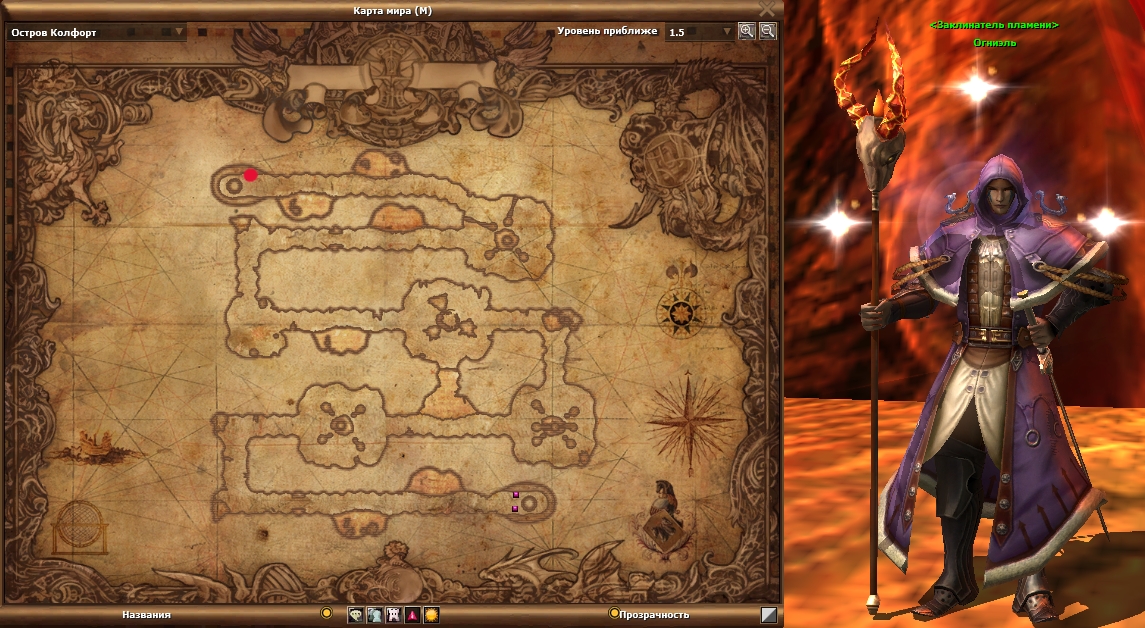Zoom in with the magnifier plus button
The height and width of the screenshot is (628, 1145).
click(746, 31)
